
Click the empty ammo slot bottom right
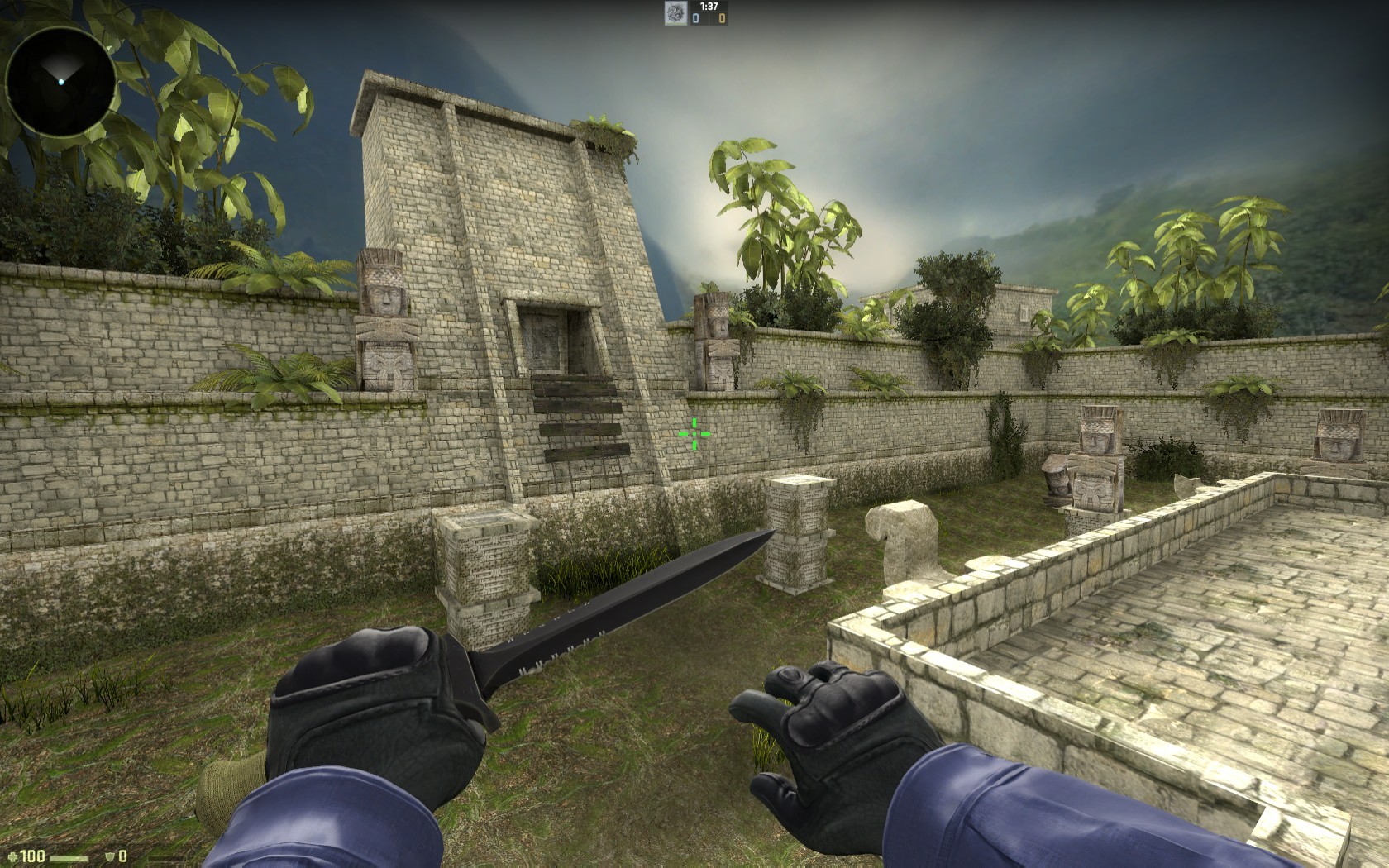click(166, 858)
